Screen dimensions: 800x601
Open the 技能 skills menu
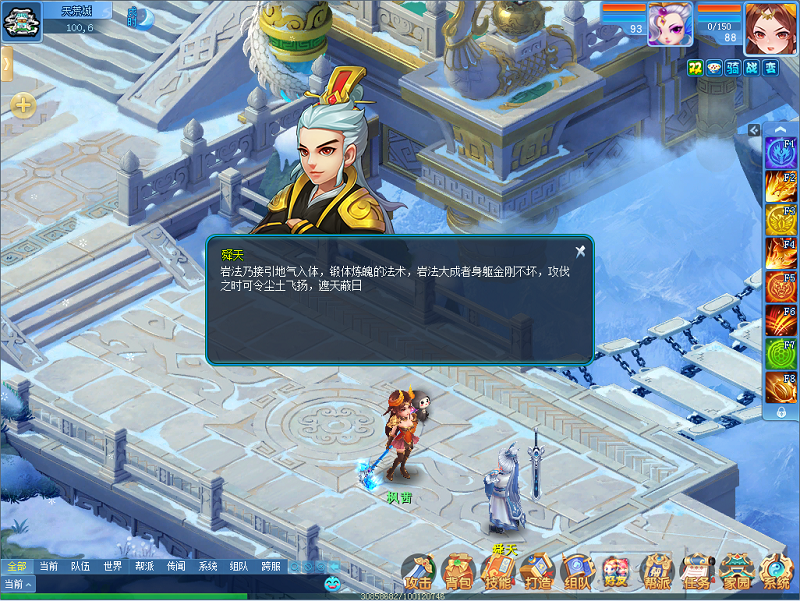pos(497,572)
